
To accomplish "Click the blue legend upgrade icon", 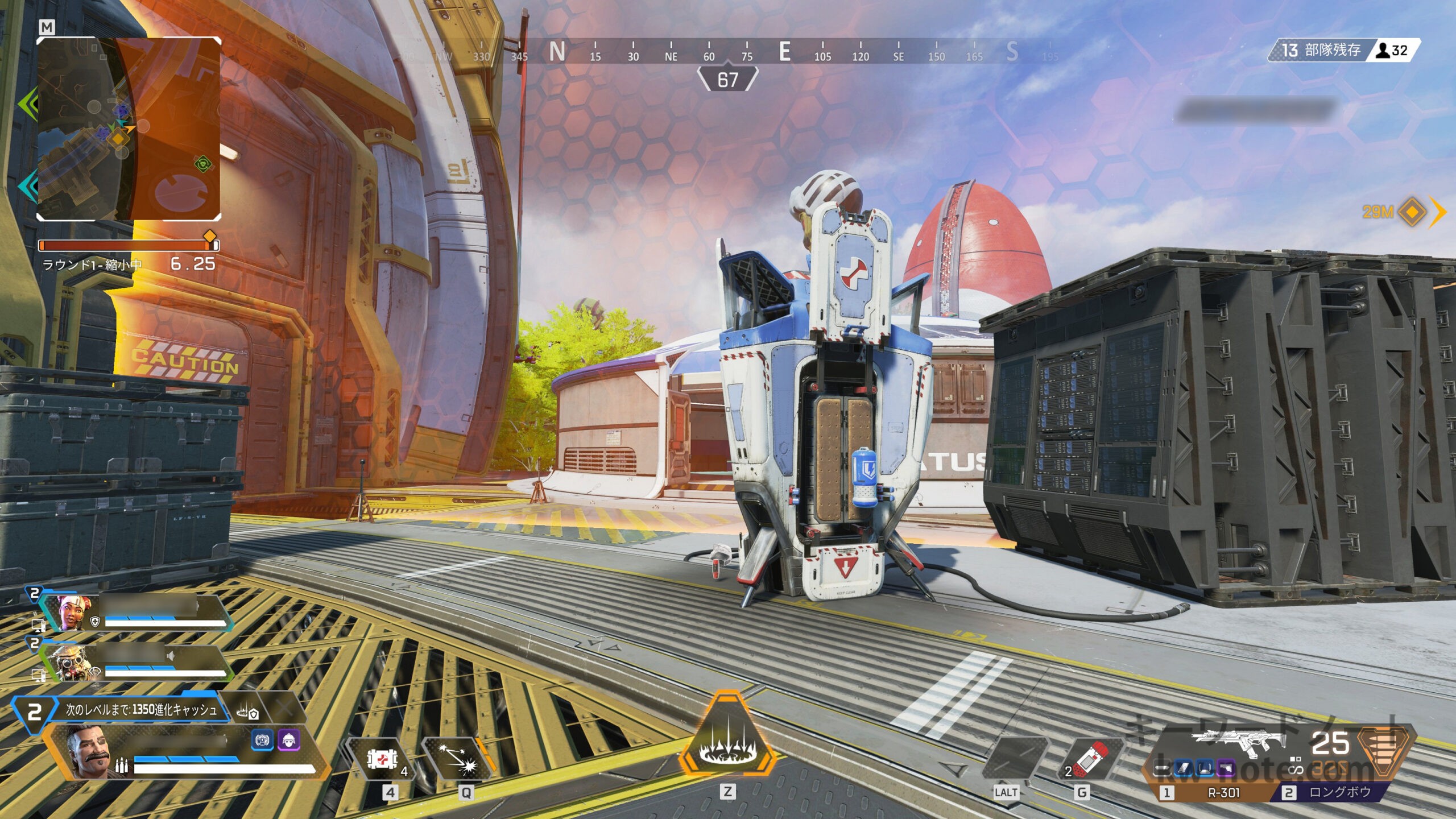I will tap(262, 741).
